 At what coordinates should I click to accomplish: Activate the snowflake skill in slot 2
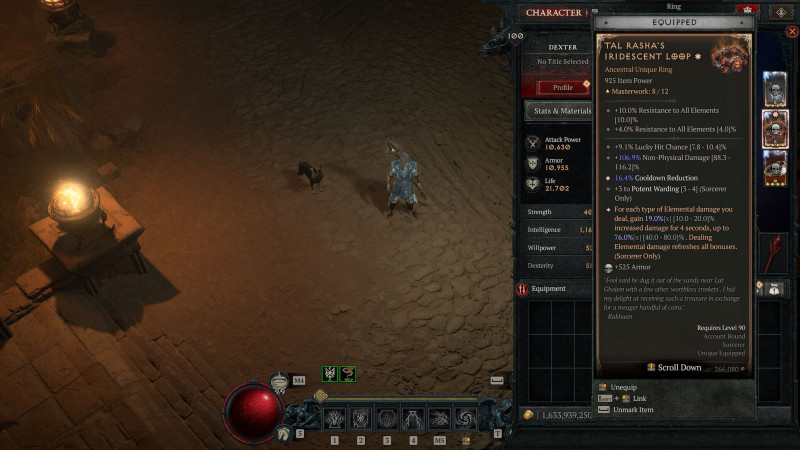(x=360, y=418)
